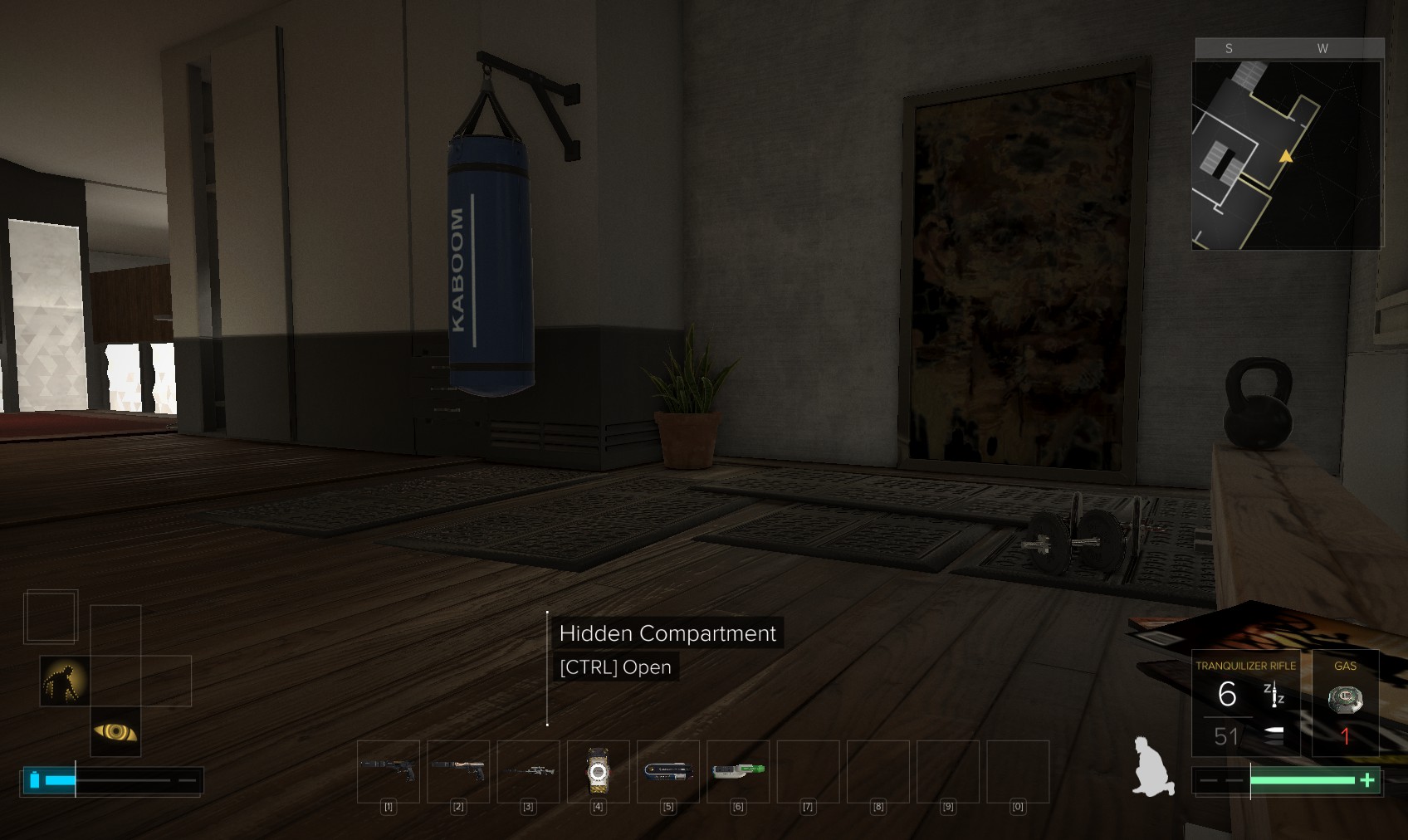Toggle the golden eye vision augmentation
Screen dimensions: 1408x840
115,731
